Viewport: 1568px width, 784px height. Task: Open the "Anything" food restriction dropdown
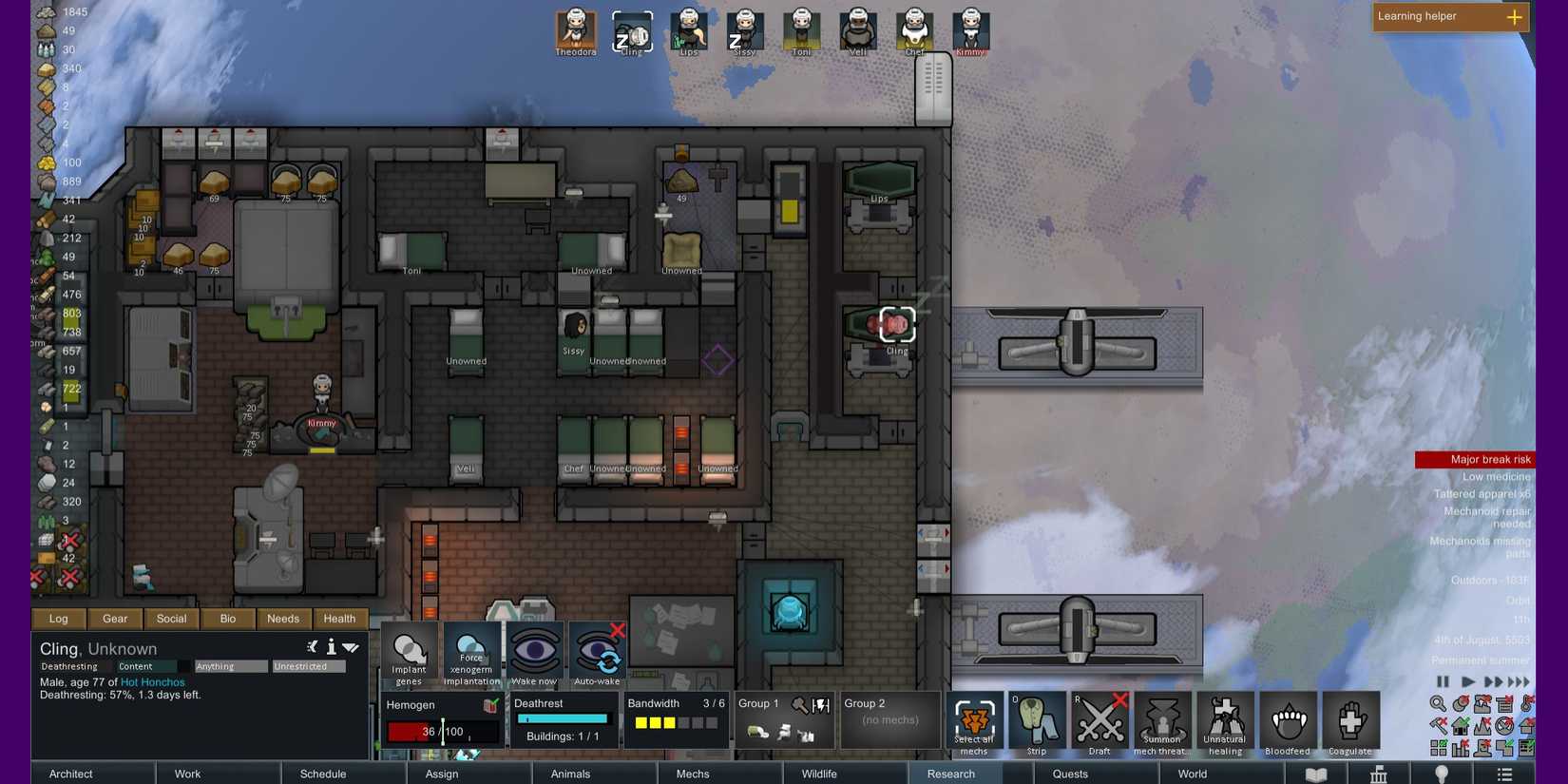pos(229,666)
